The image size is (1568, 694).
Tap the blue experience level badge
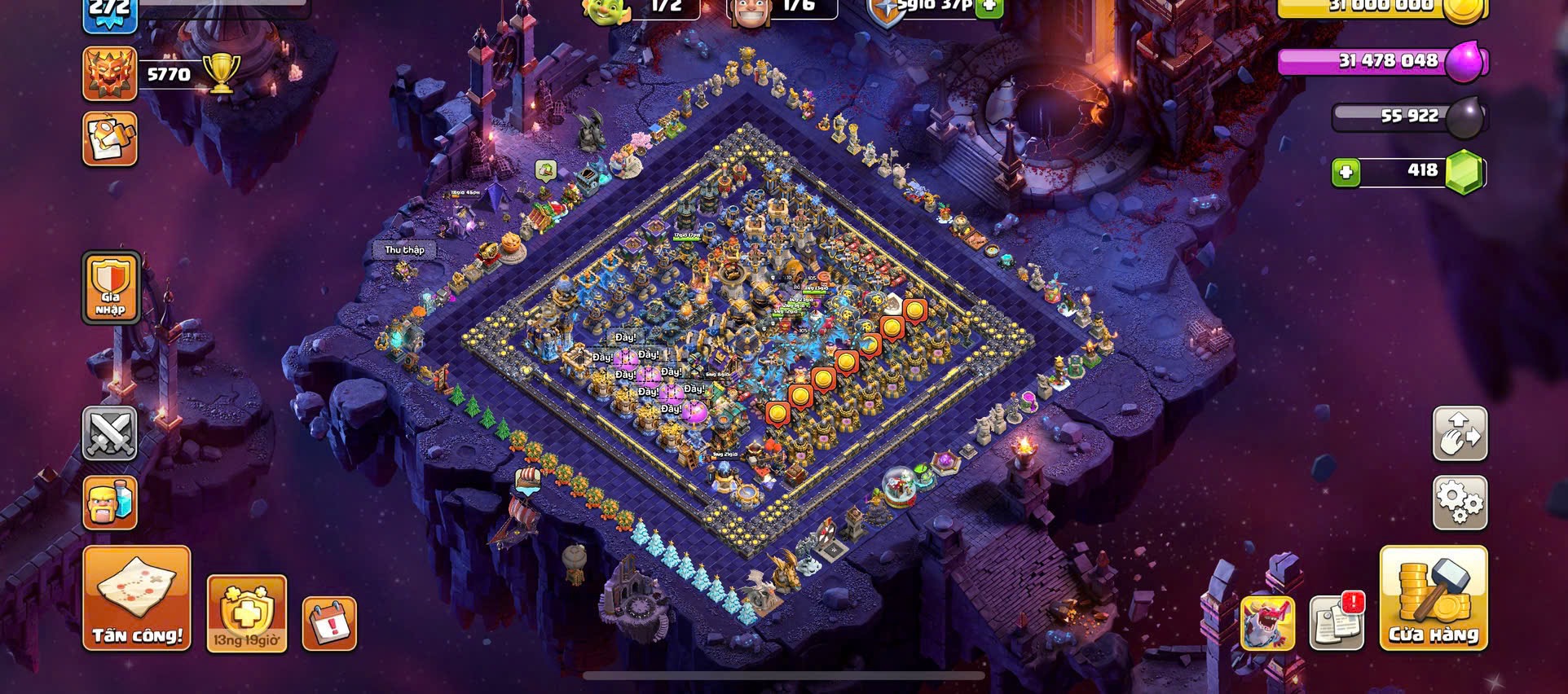coord(110,13)
